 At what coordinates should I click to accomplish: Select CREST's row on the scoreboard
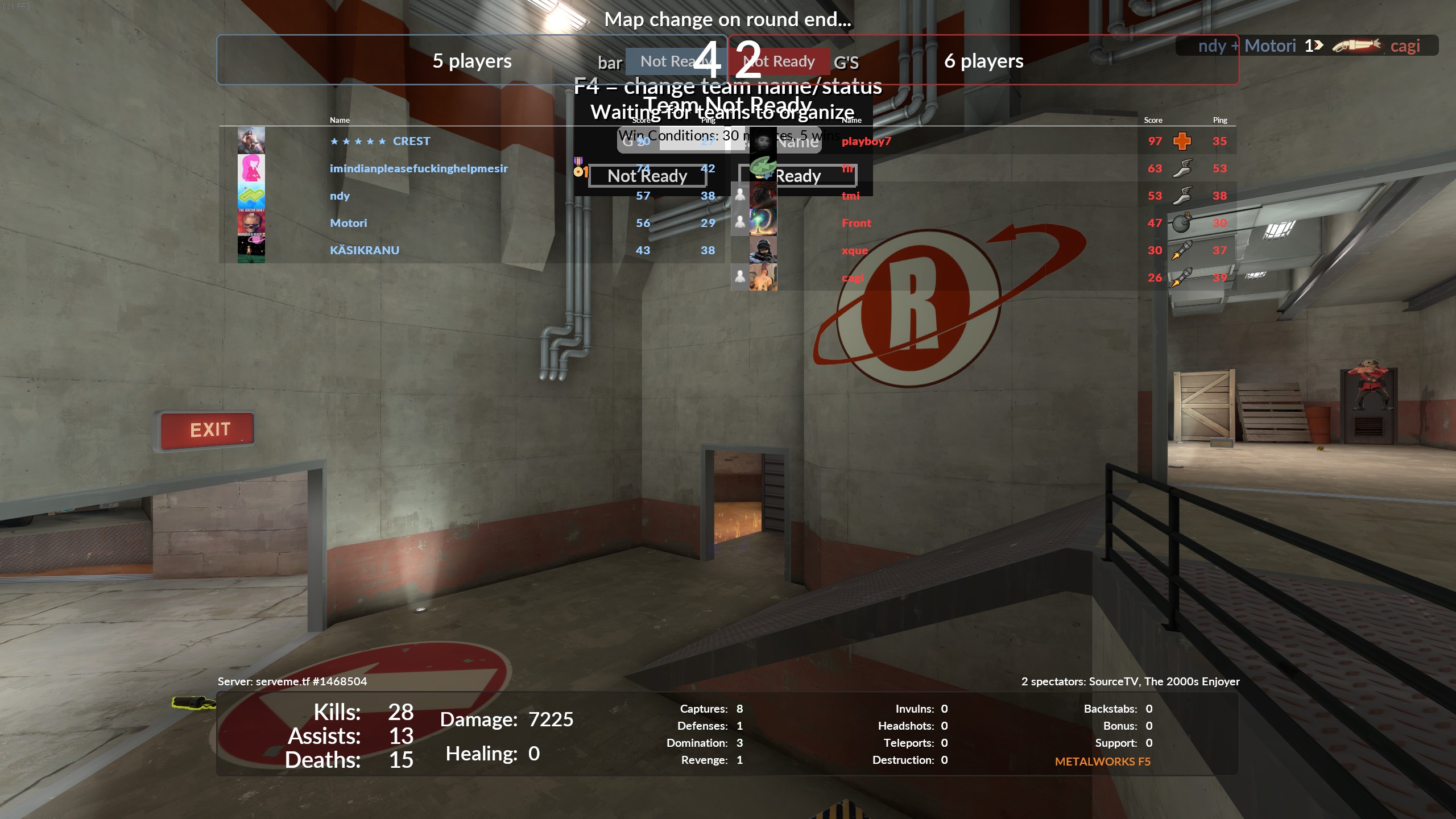click(x=411, y=141)
